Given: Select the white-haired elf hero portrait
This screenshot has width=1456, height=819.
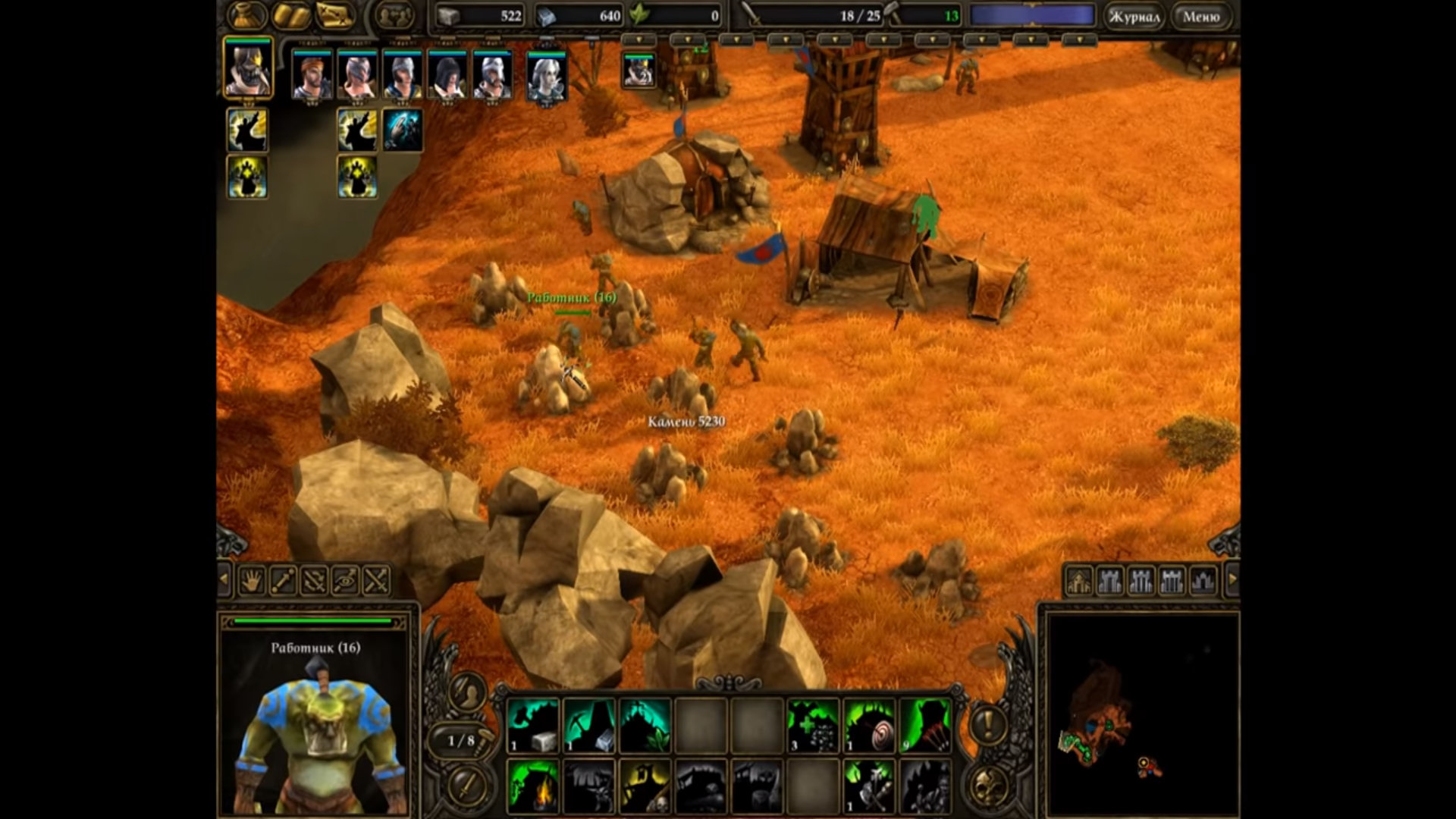Looking at the screenshot, I should (546, 77).
